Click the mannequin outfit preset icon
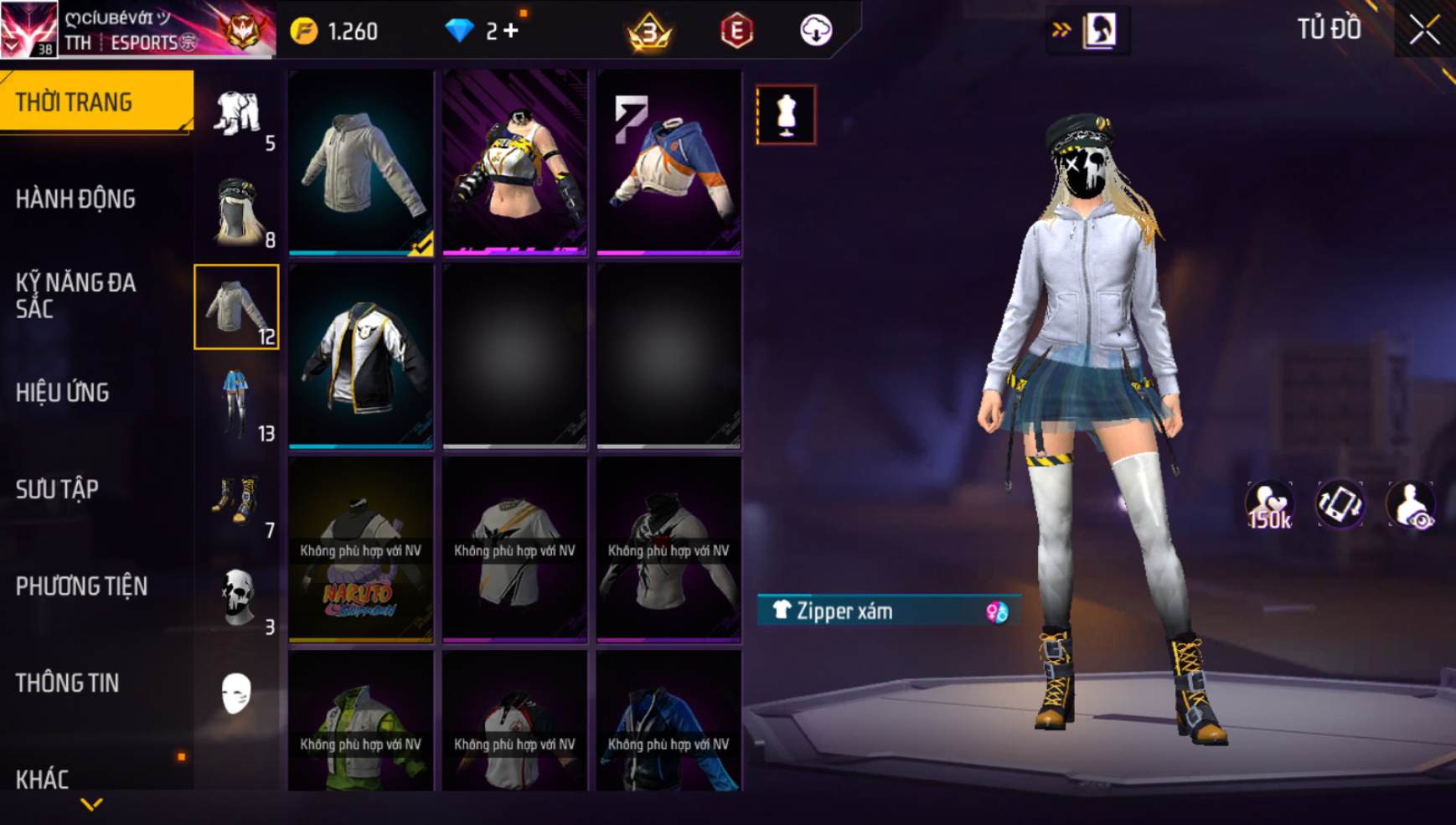The image size is (1456, 825). click(x=786, y=115)
